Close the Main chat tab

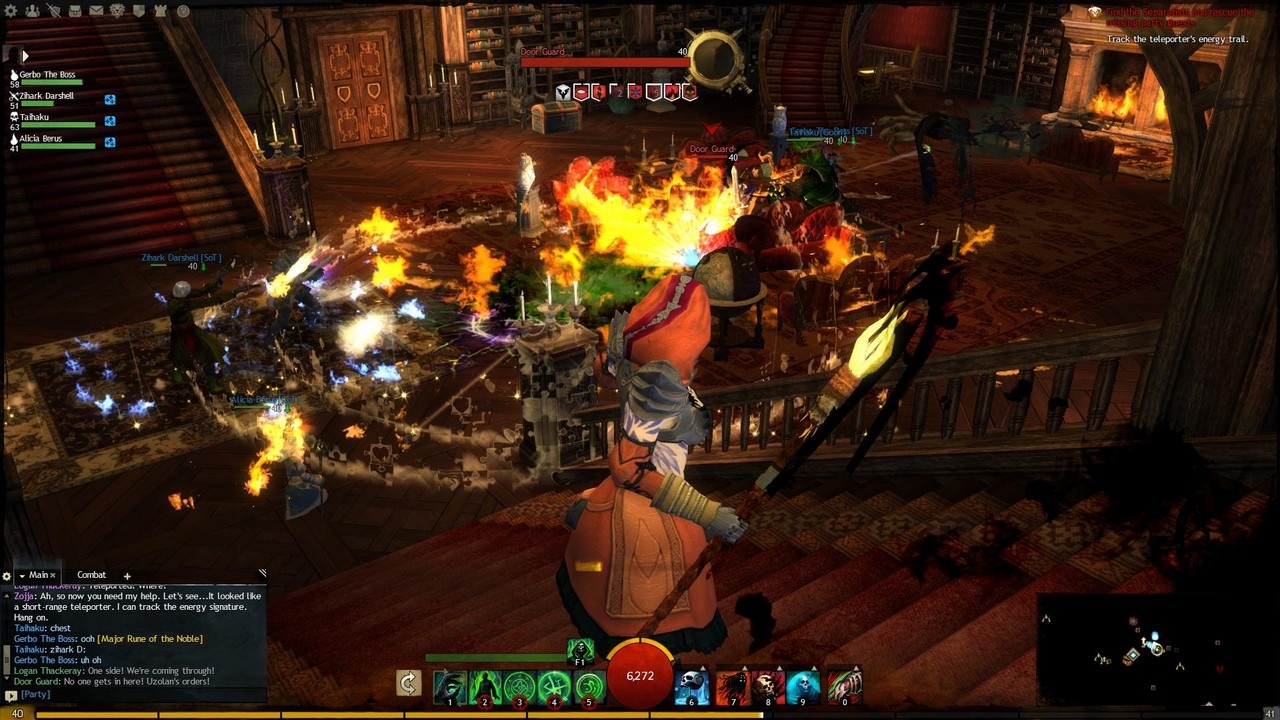[x=53, y=576]
